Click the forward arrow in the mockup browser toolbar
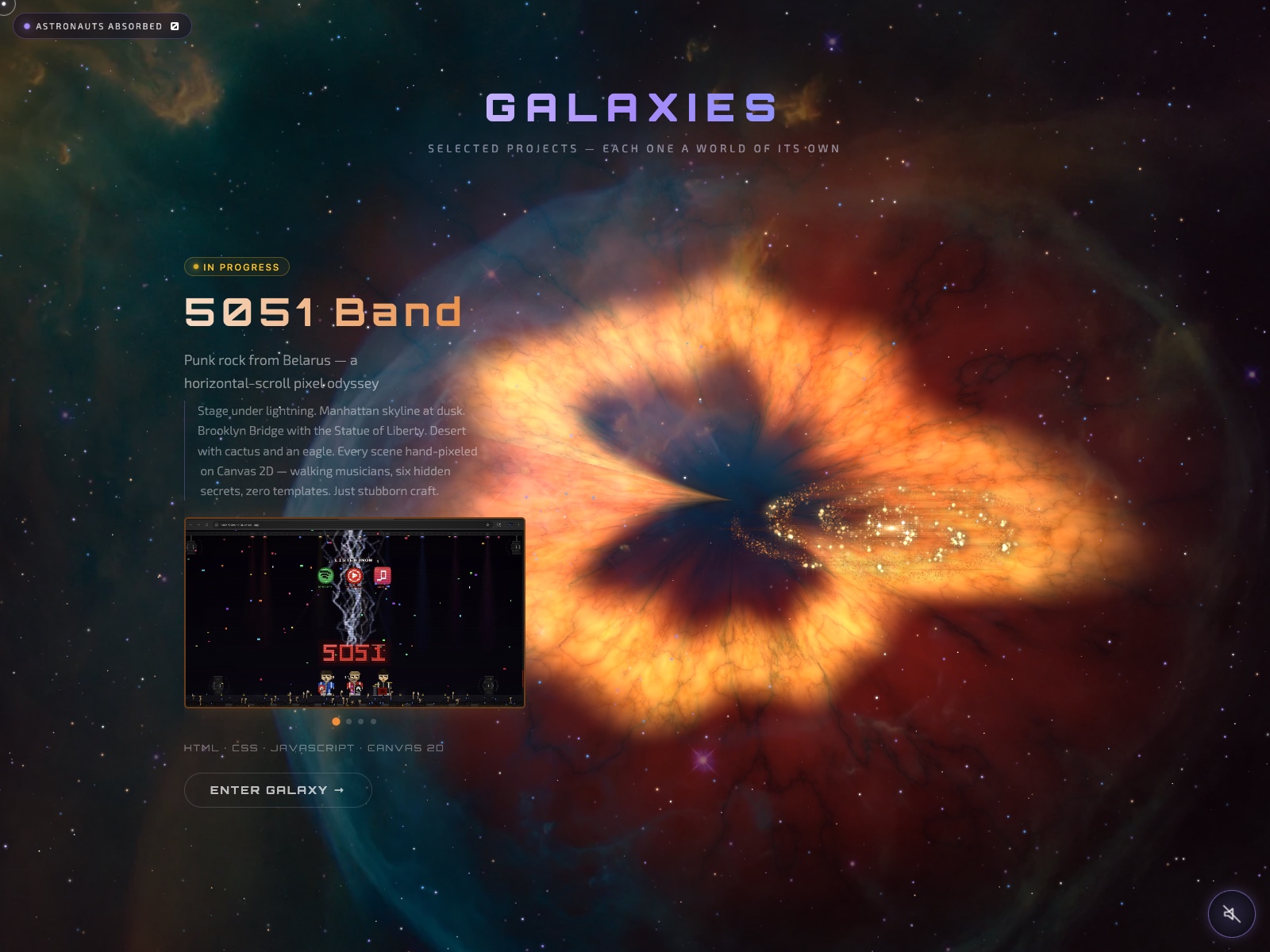 [x=198, y=524]
